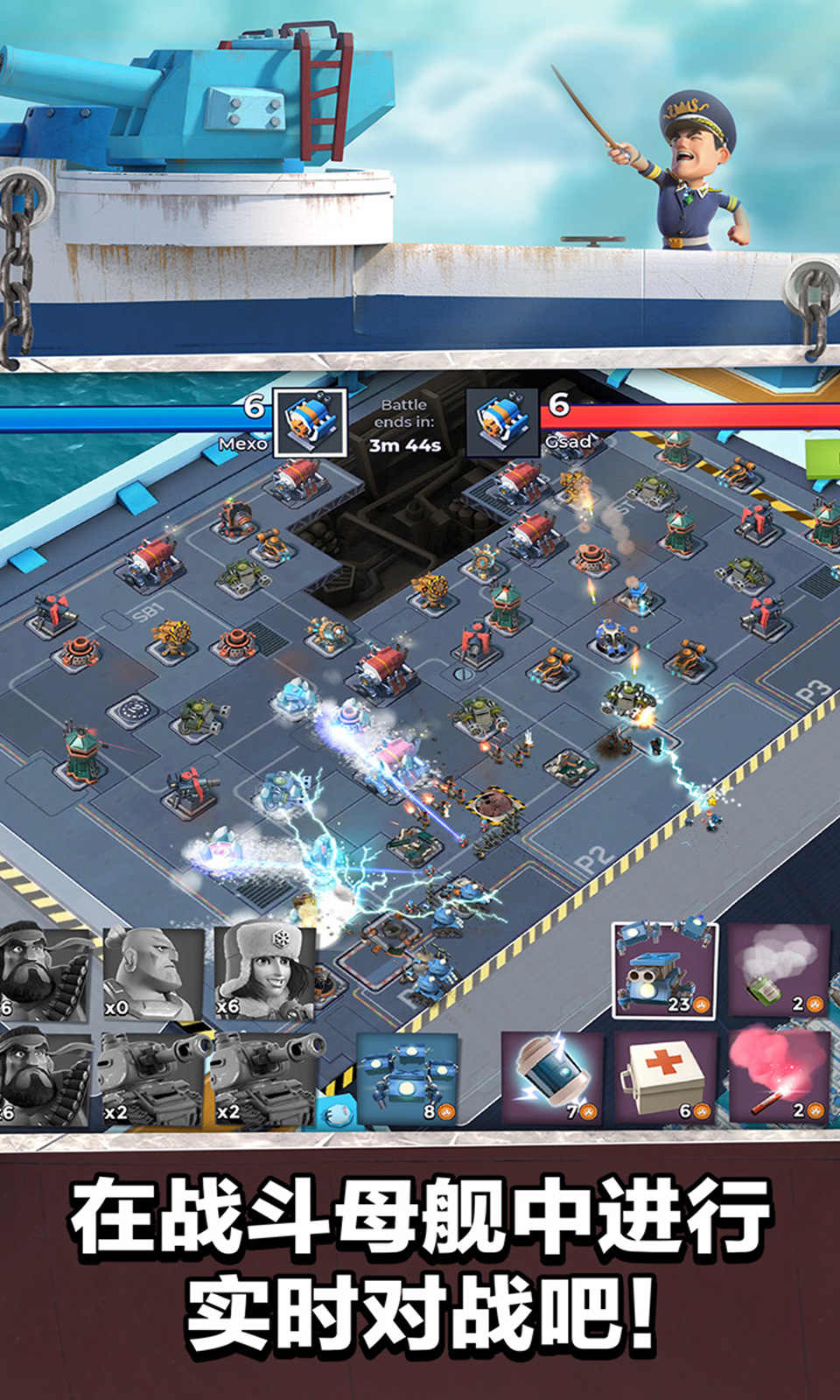840x1400 pixels.
Task: Click Mexo's engine room icon
Action: tap(310, 423)
